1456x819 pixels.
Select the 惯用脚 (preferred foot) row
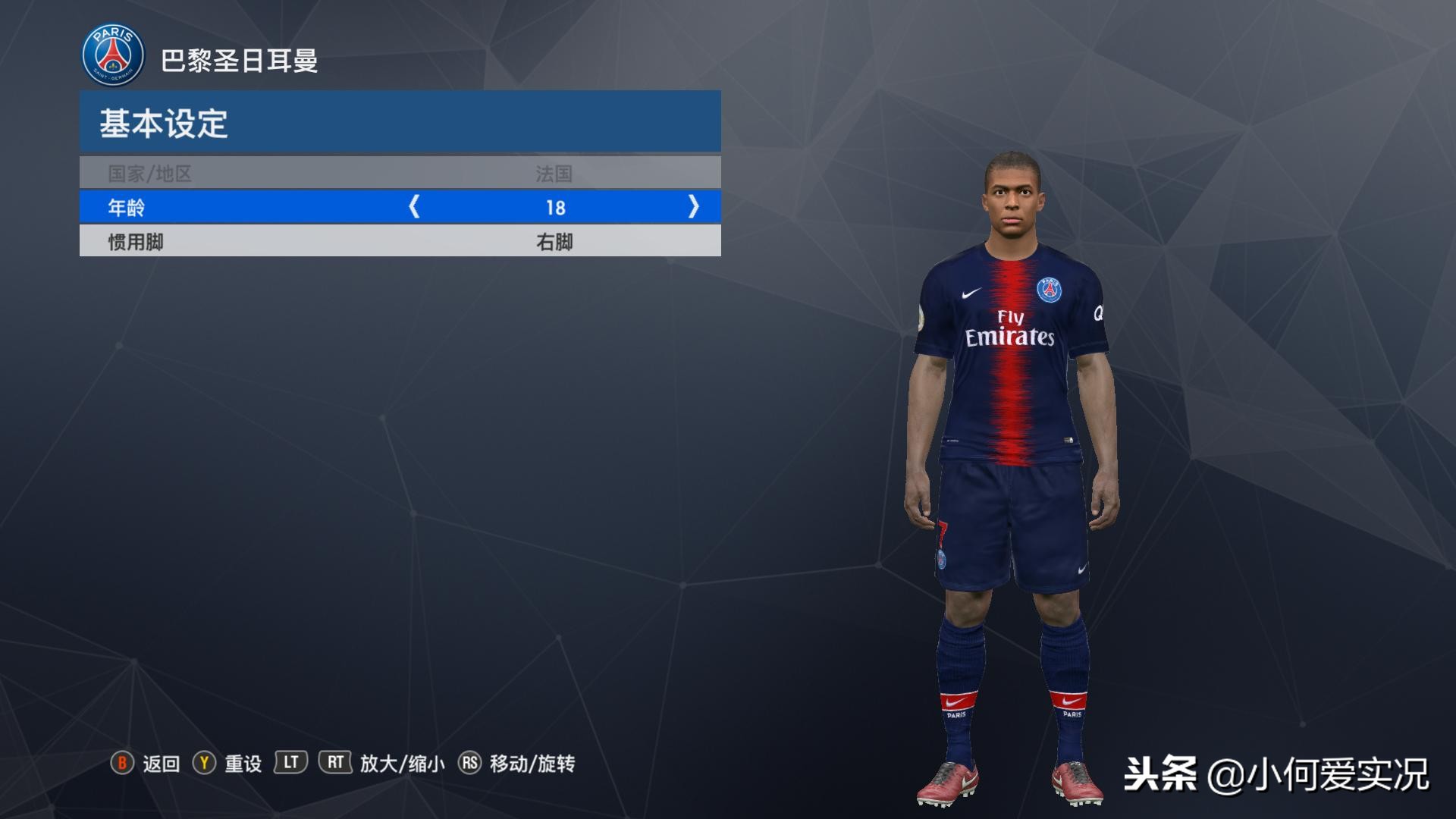(400, 242)
